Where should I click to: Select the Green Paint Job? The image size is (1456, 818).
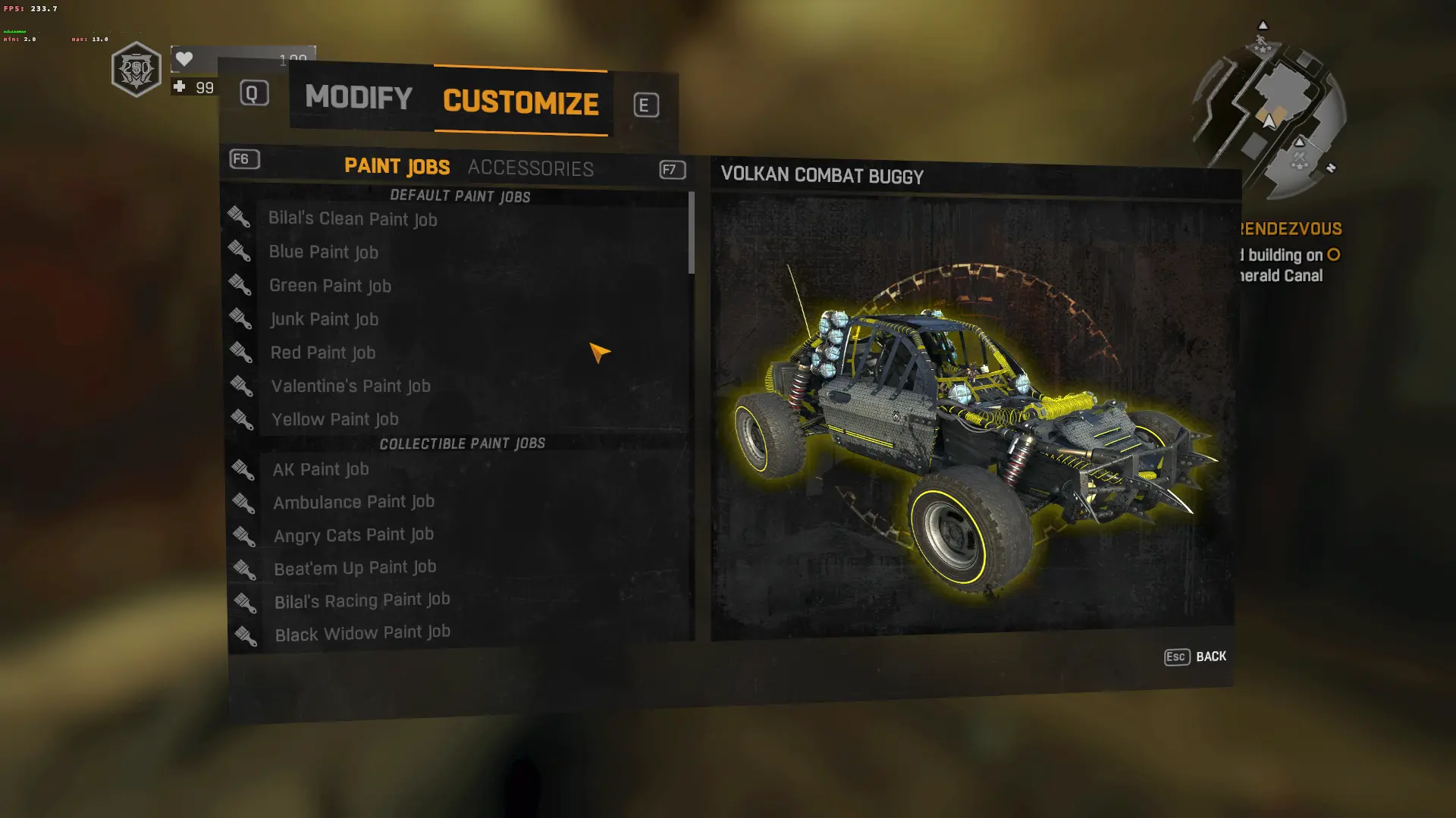330,286
